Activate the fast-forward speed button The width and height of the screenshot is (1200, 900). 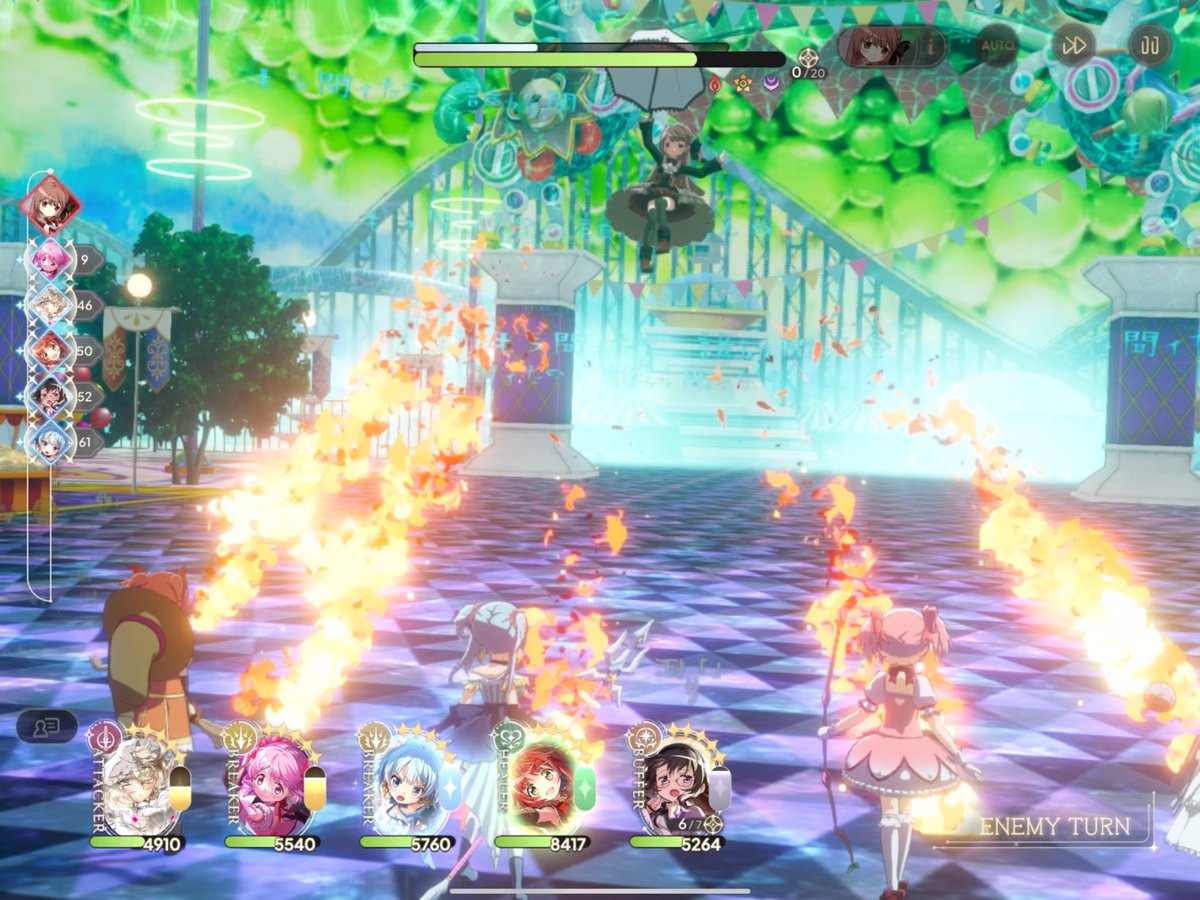[1073, 46]
